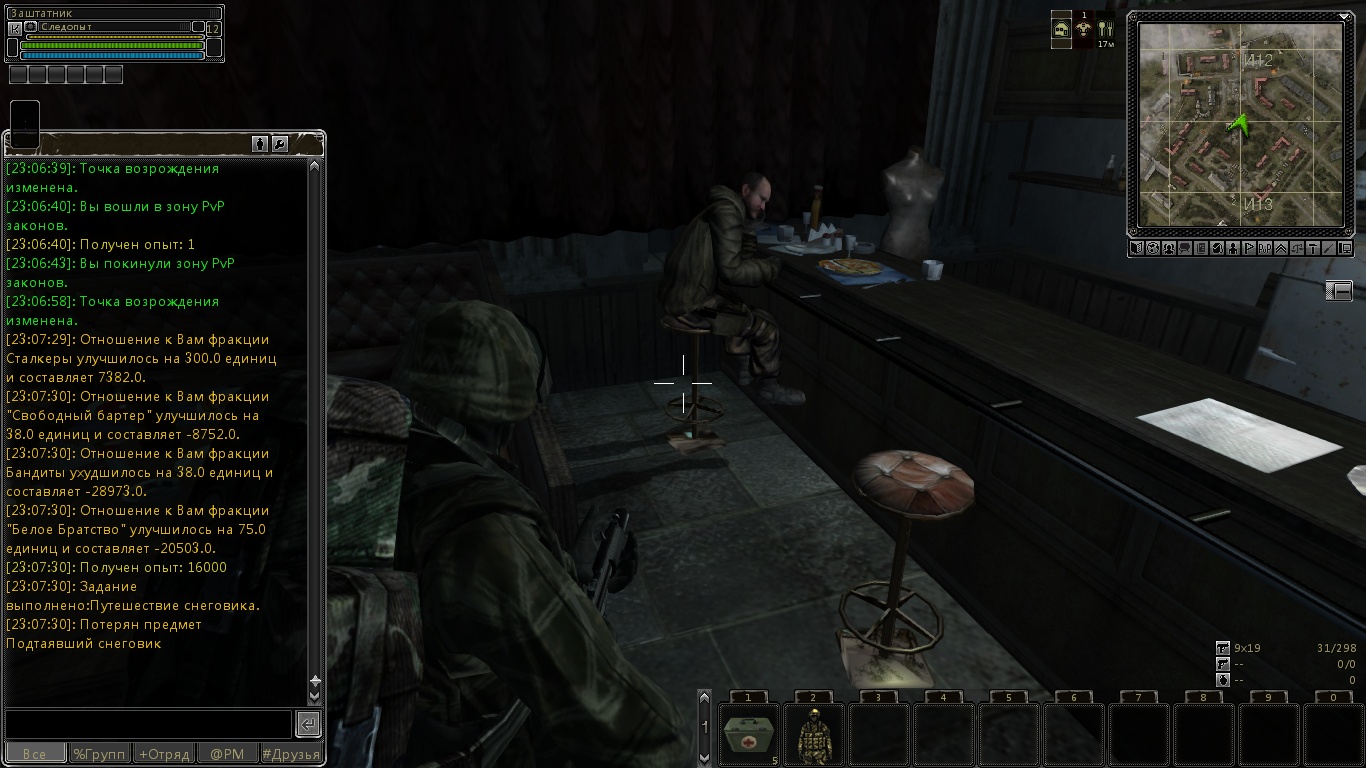Toggle the side panel minus button
The image size is (1366, 768).
tap(1339, 290)
